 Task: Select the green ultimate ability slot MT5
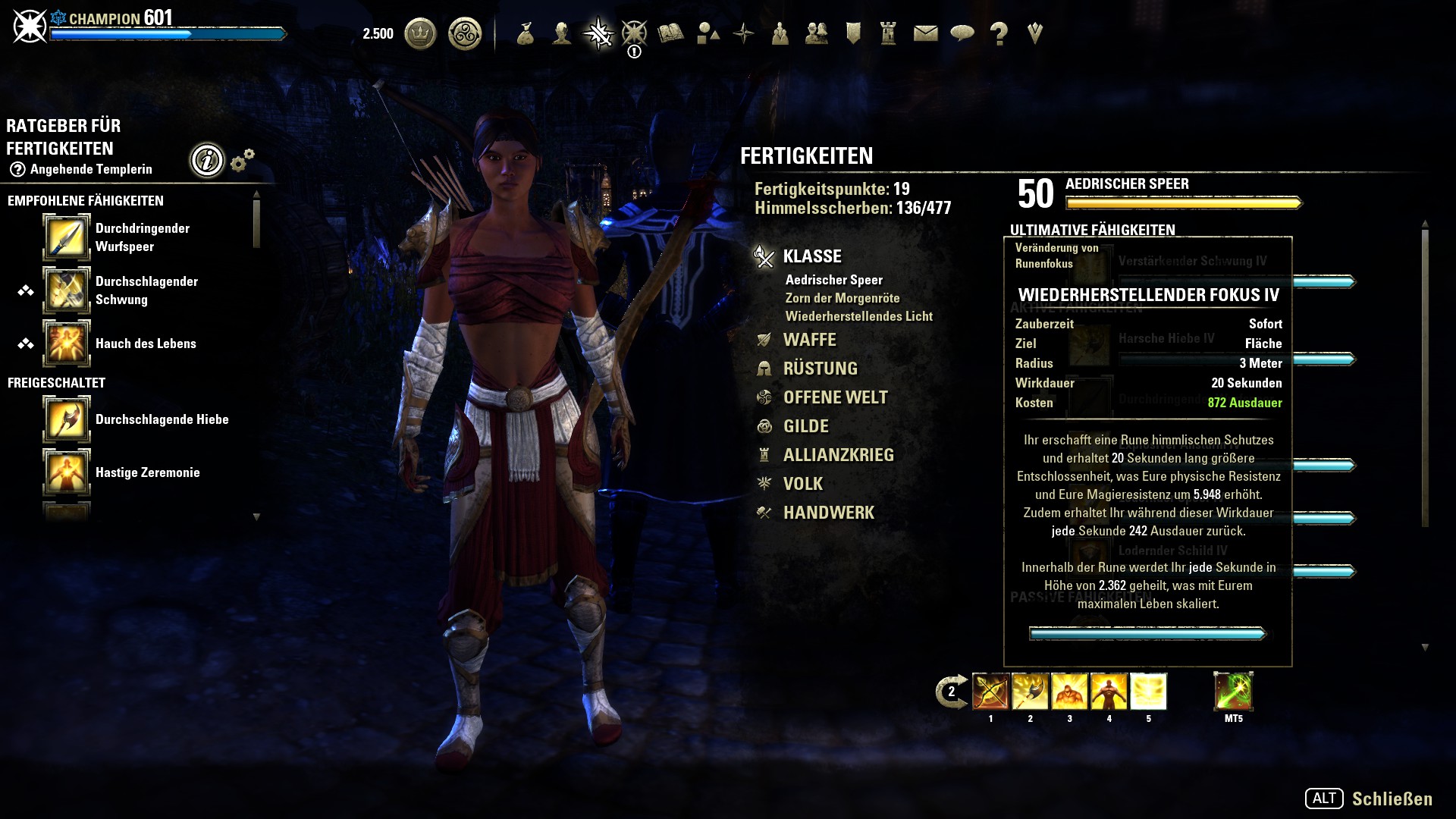(x=1233, y=692)
